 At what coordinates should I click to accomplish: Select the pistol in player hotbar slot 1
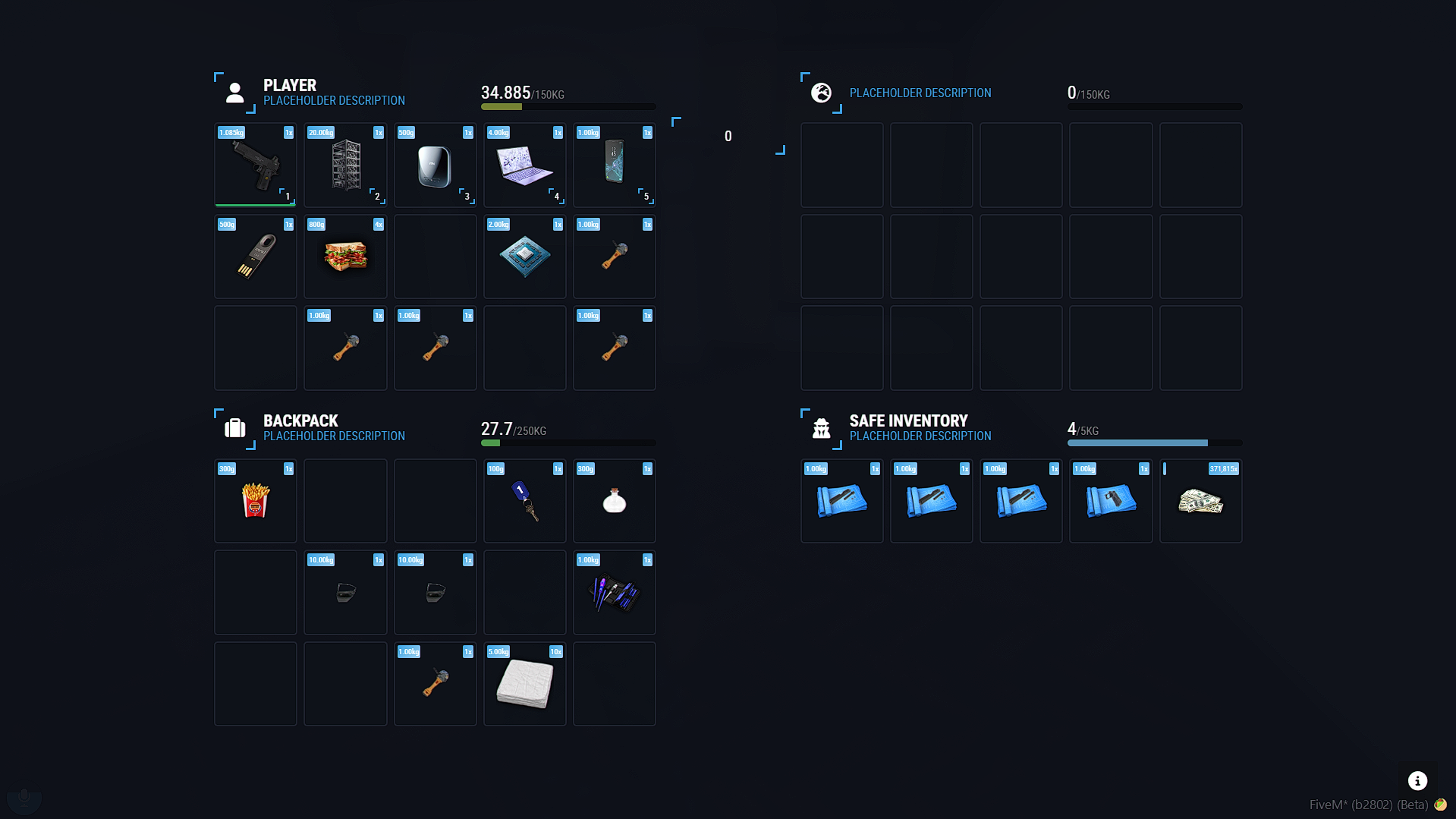pyautogui.click(x=255, y=165)
